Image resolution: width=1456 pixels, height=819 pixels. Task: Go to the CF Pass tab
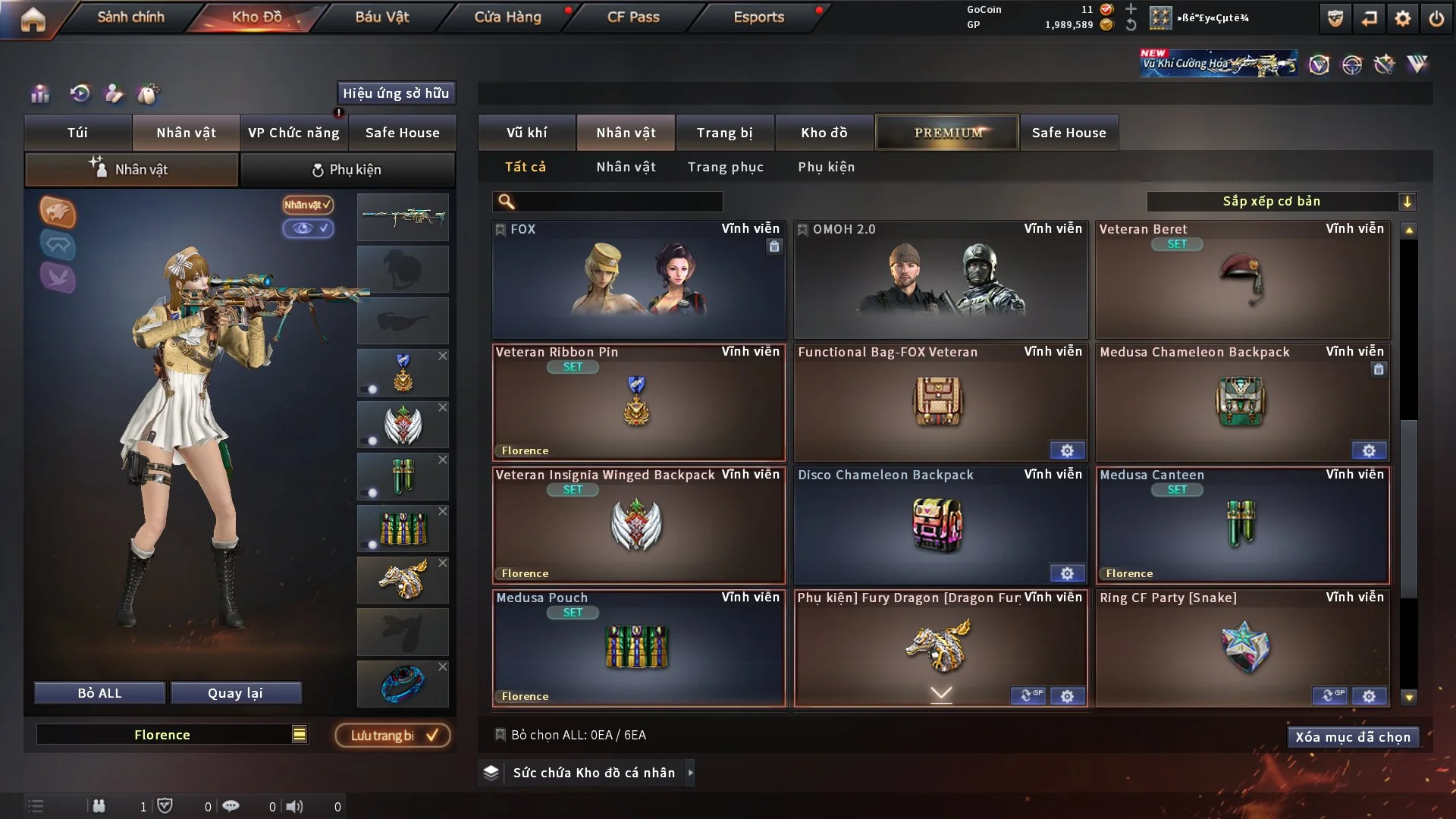pyautogui.click(x=633, y=17)
